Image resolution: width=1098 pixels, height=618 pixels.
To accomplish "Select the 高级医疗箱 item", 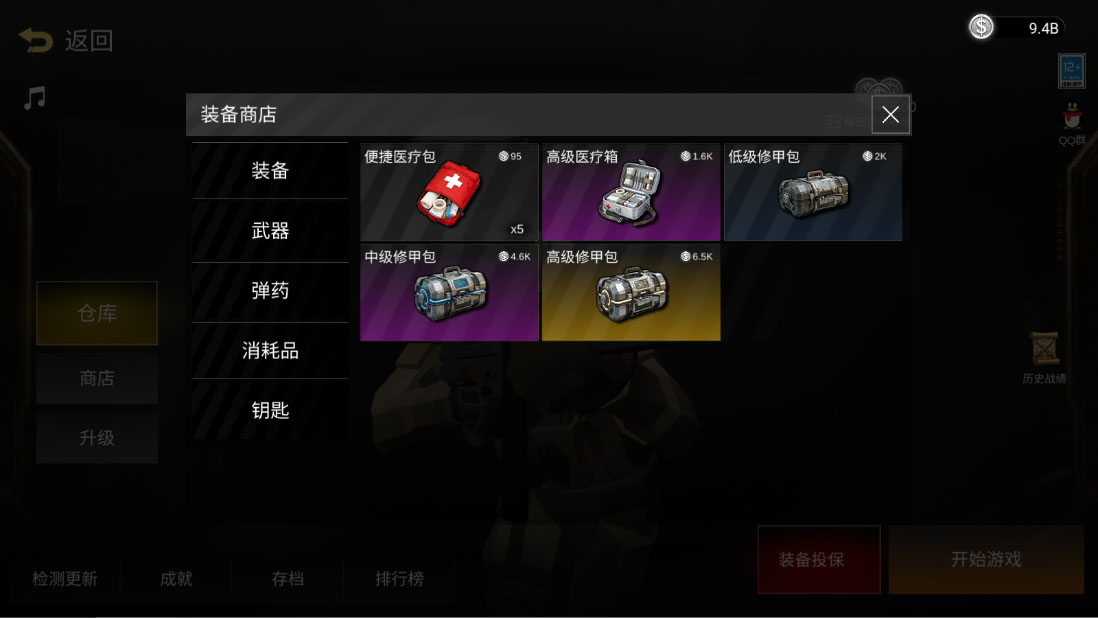I will (630, 192).
